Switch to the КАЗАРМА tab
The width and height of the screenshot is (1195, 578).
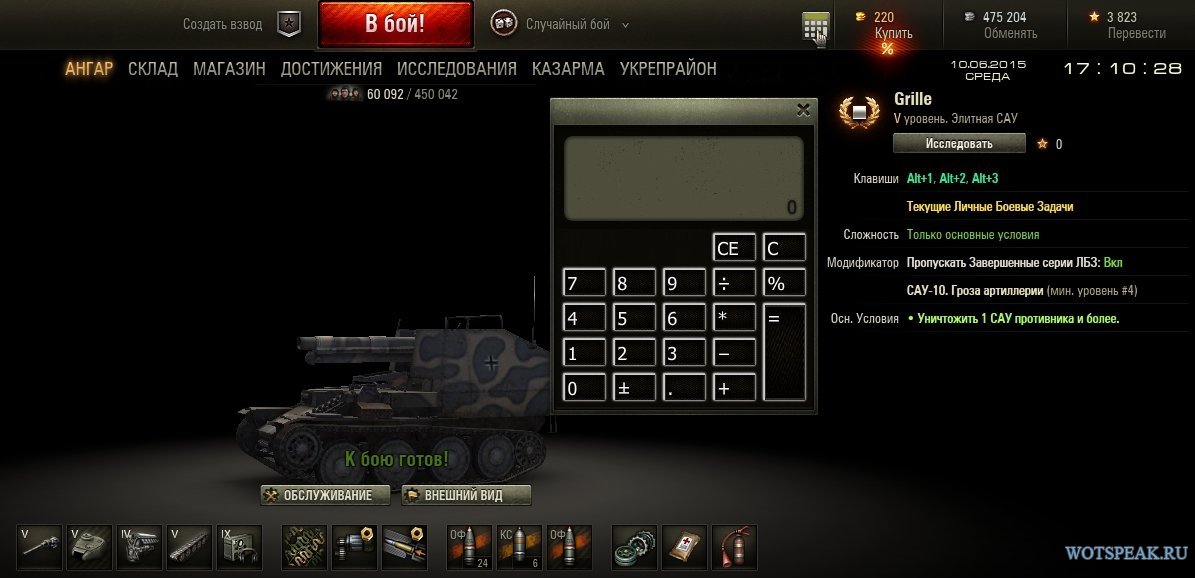[x=568, y=69]
